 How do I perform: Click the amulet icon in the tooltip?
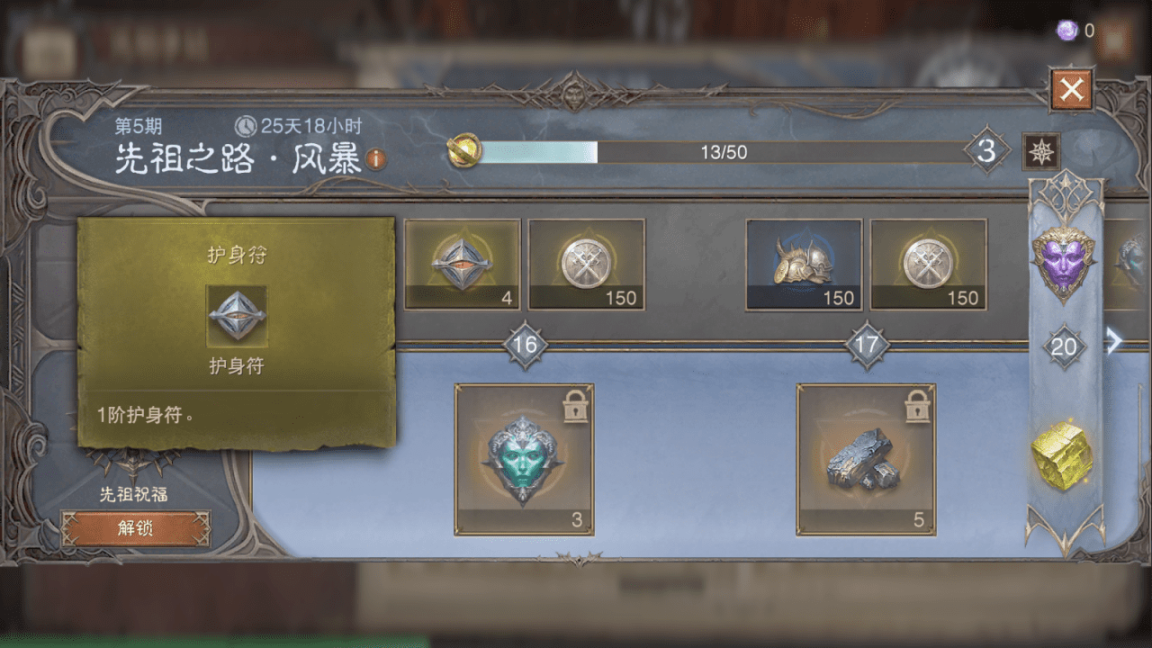tap(236, 315)
